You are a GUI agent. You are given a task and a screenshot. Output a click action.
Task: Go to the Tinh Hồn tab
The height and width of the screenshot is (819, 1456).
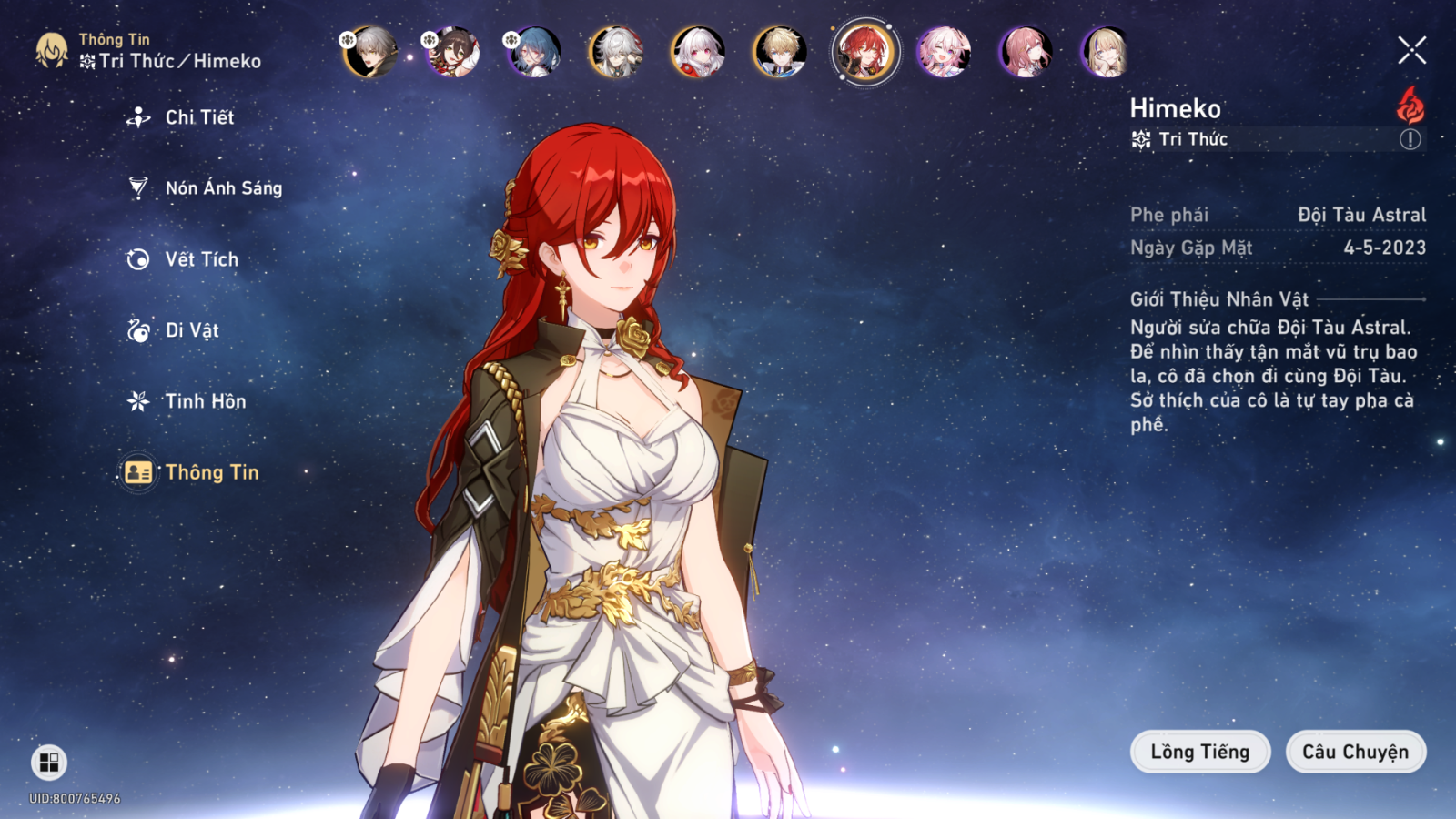coord(204,401)
